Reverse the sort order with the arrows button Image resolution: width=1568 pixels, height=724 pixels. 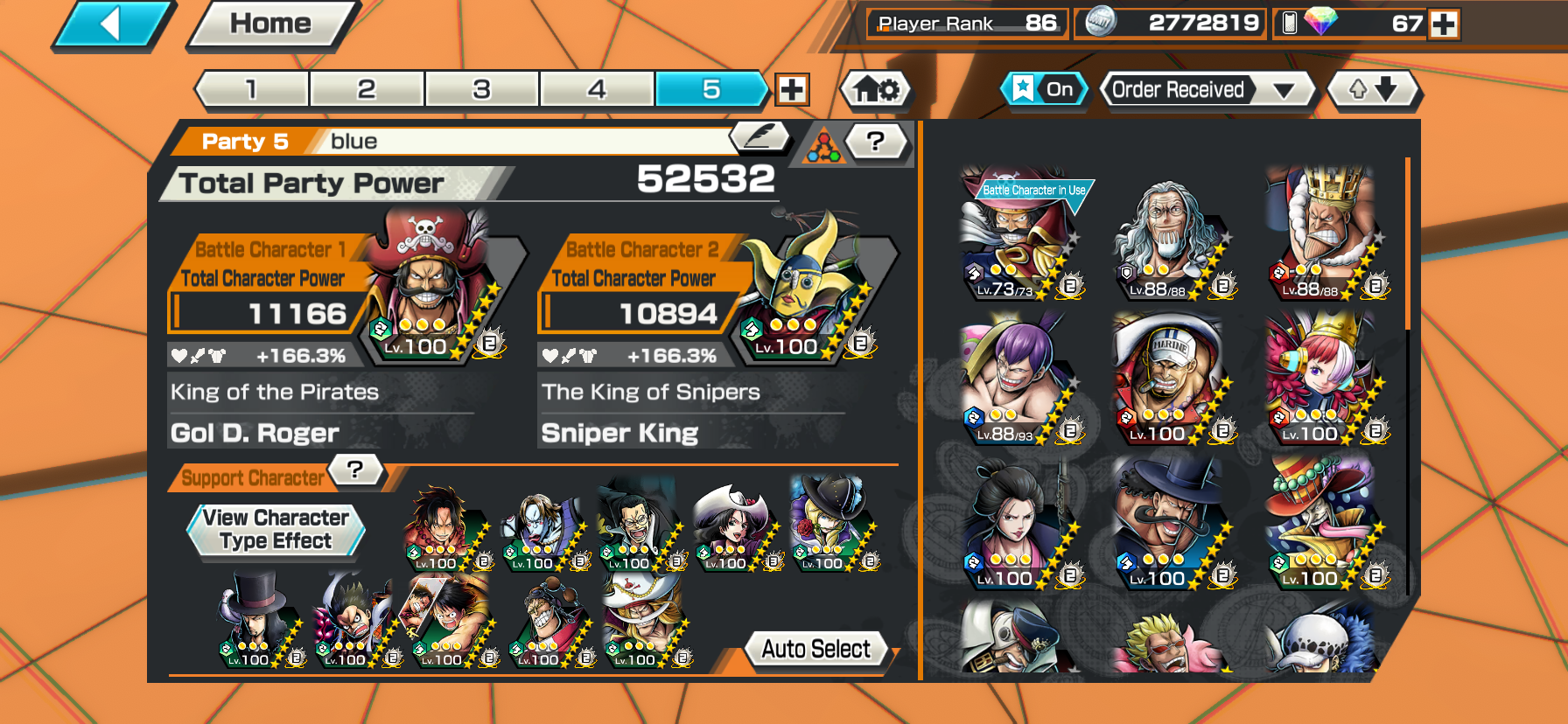pos(1372,89)
